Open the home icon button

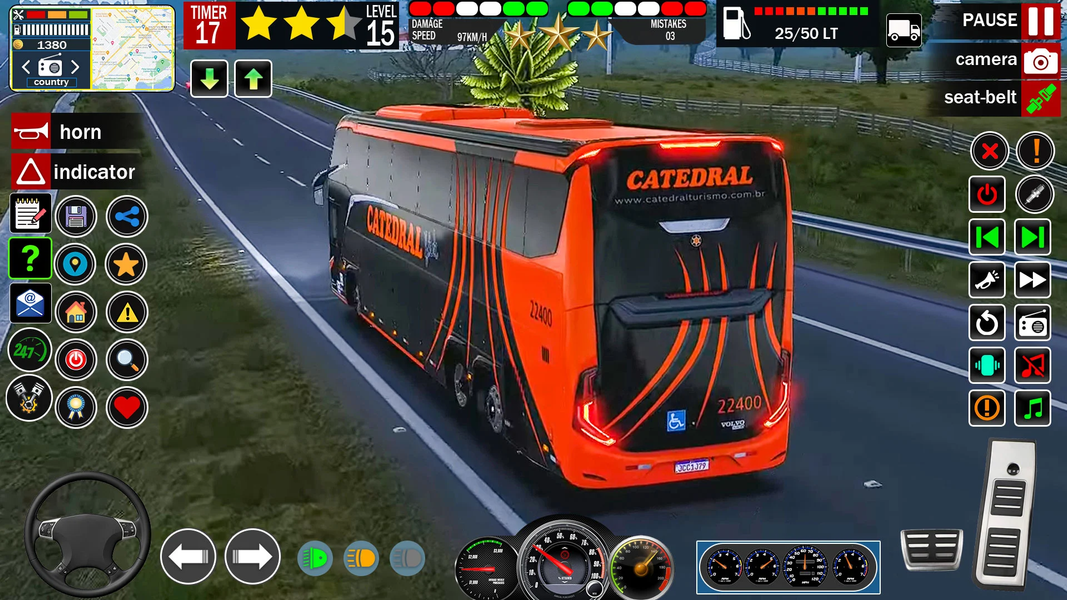[76, 312]
